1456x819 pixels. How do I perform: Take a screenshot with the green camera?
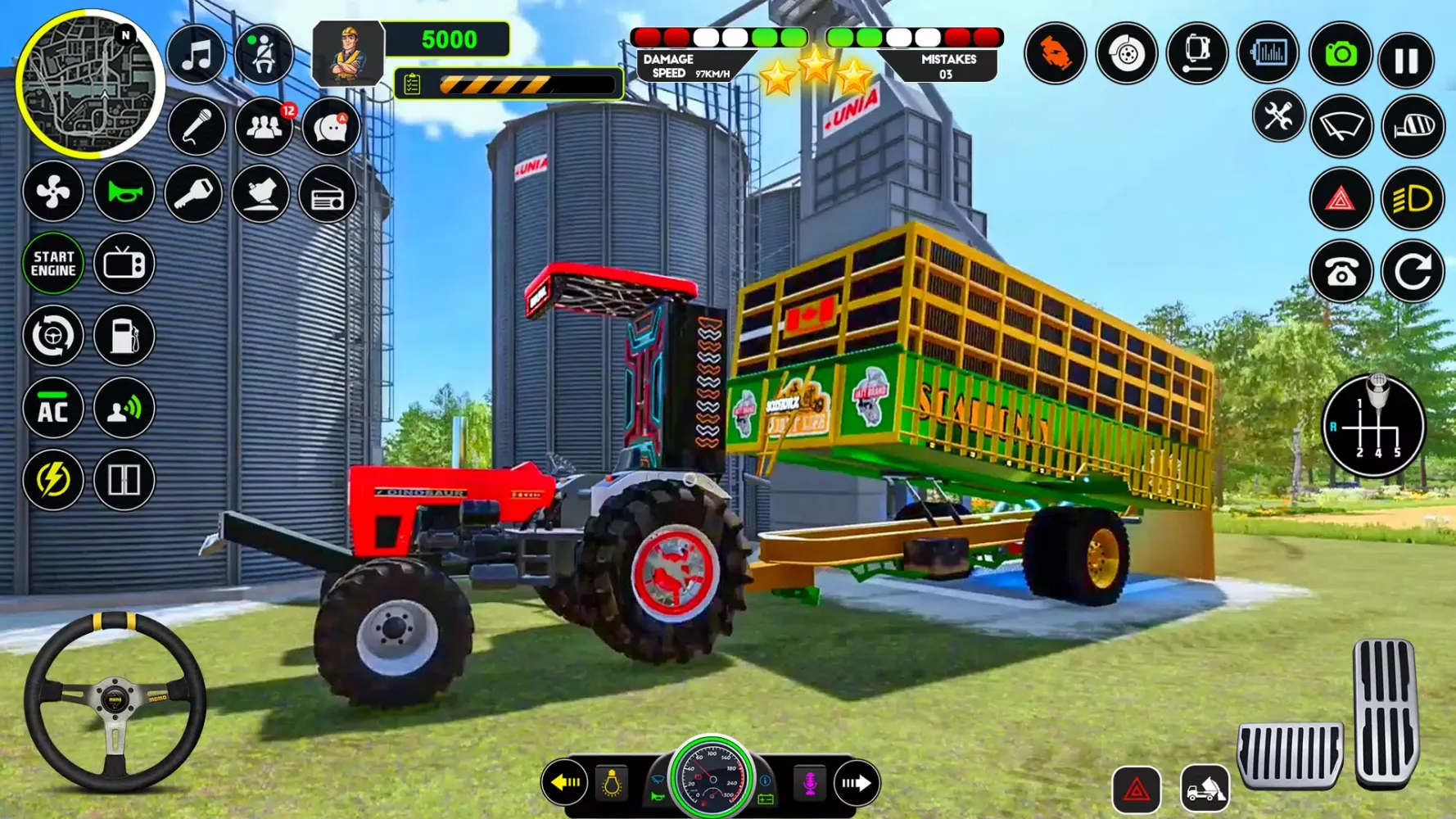coord(1340,55)
